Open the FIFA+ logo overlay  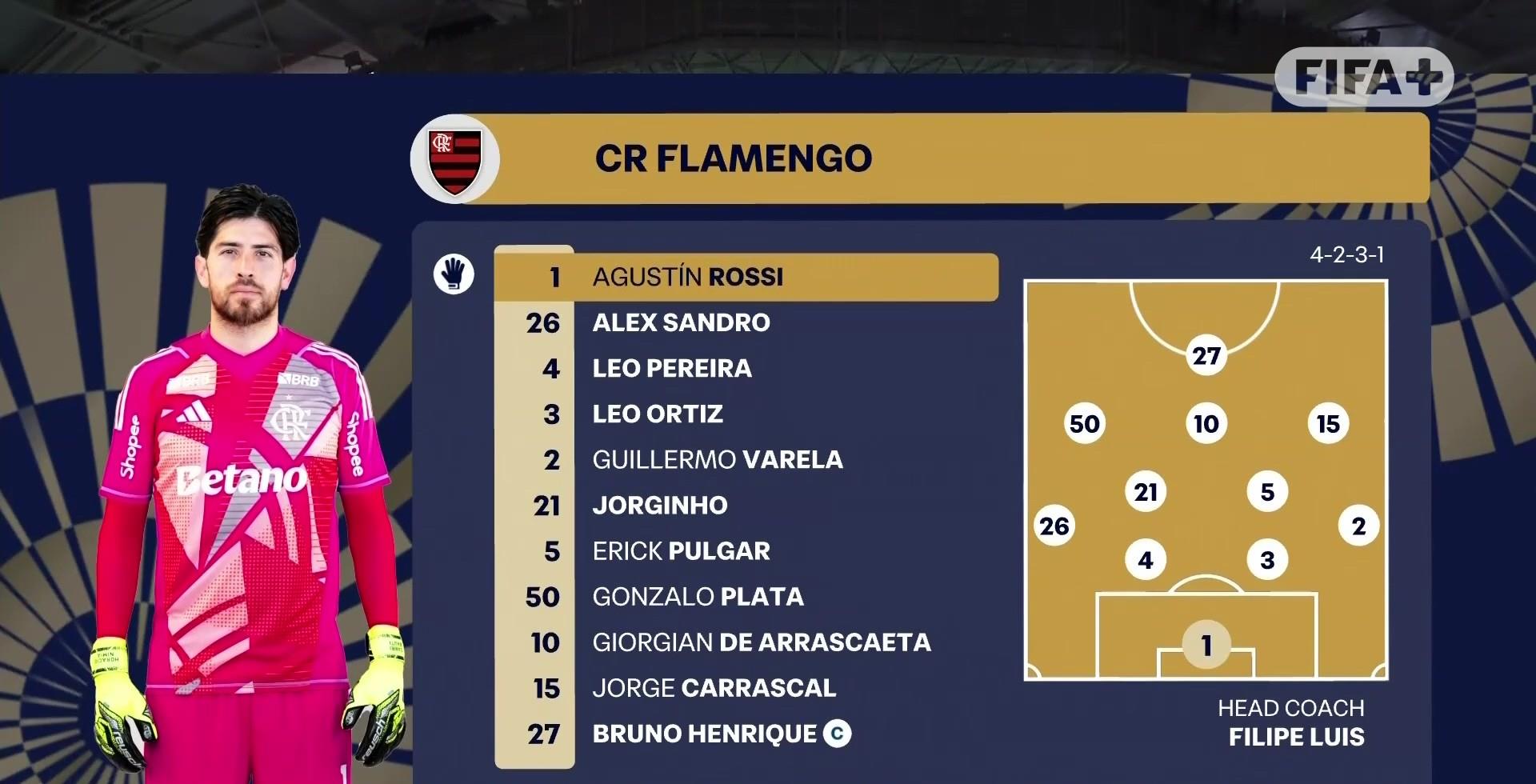pos(1363,78)
